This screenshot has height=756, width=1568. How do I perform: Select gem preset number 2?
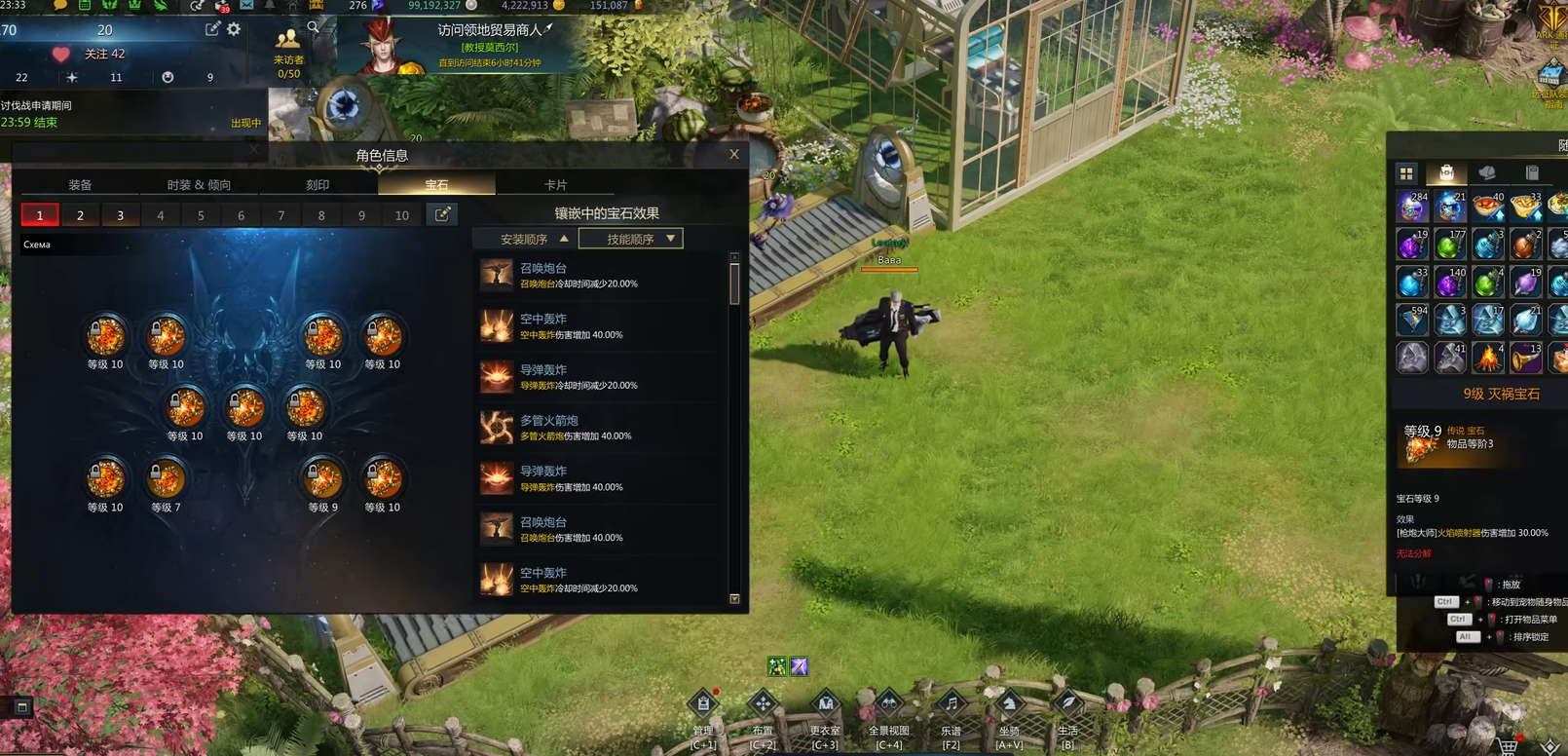pyautogui.click(x=80, y=215)
